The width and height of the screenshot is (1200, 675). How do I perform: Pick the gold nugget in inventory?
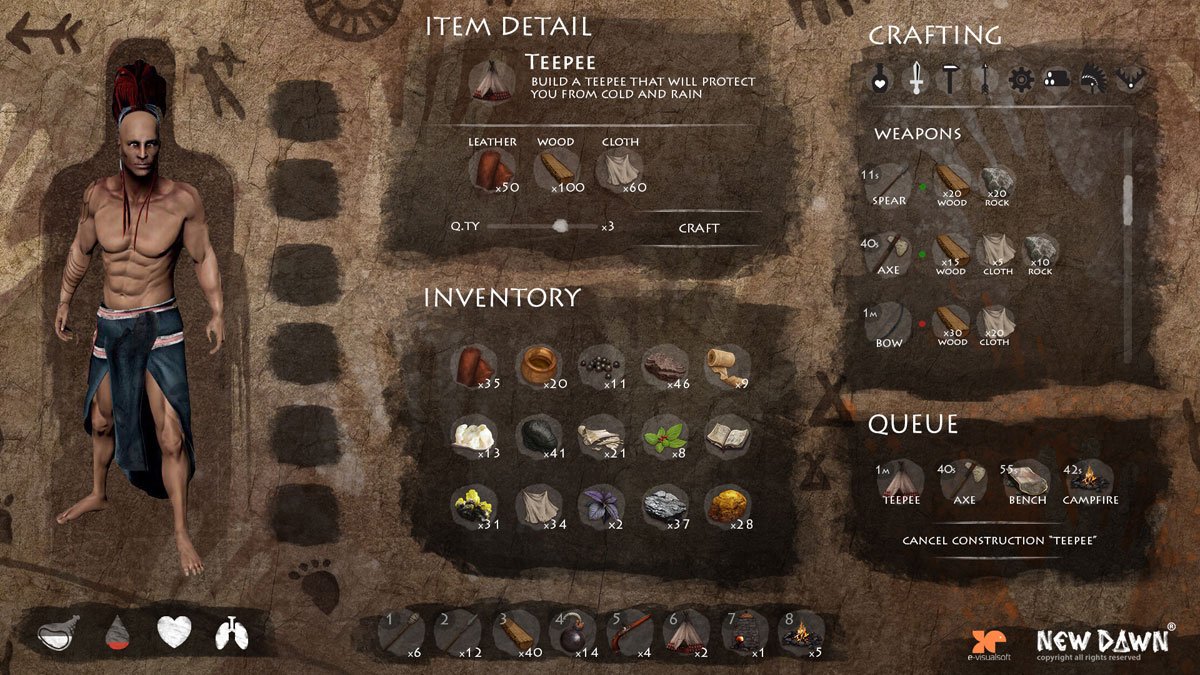[x=726, y=506]
